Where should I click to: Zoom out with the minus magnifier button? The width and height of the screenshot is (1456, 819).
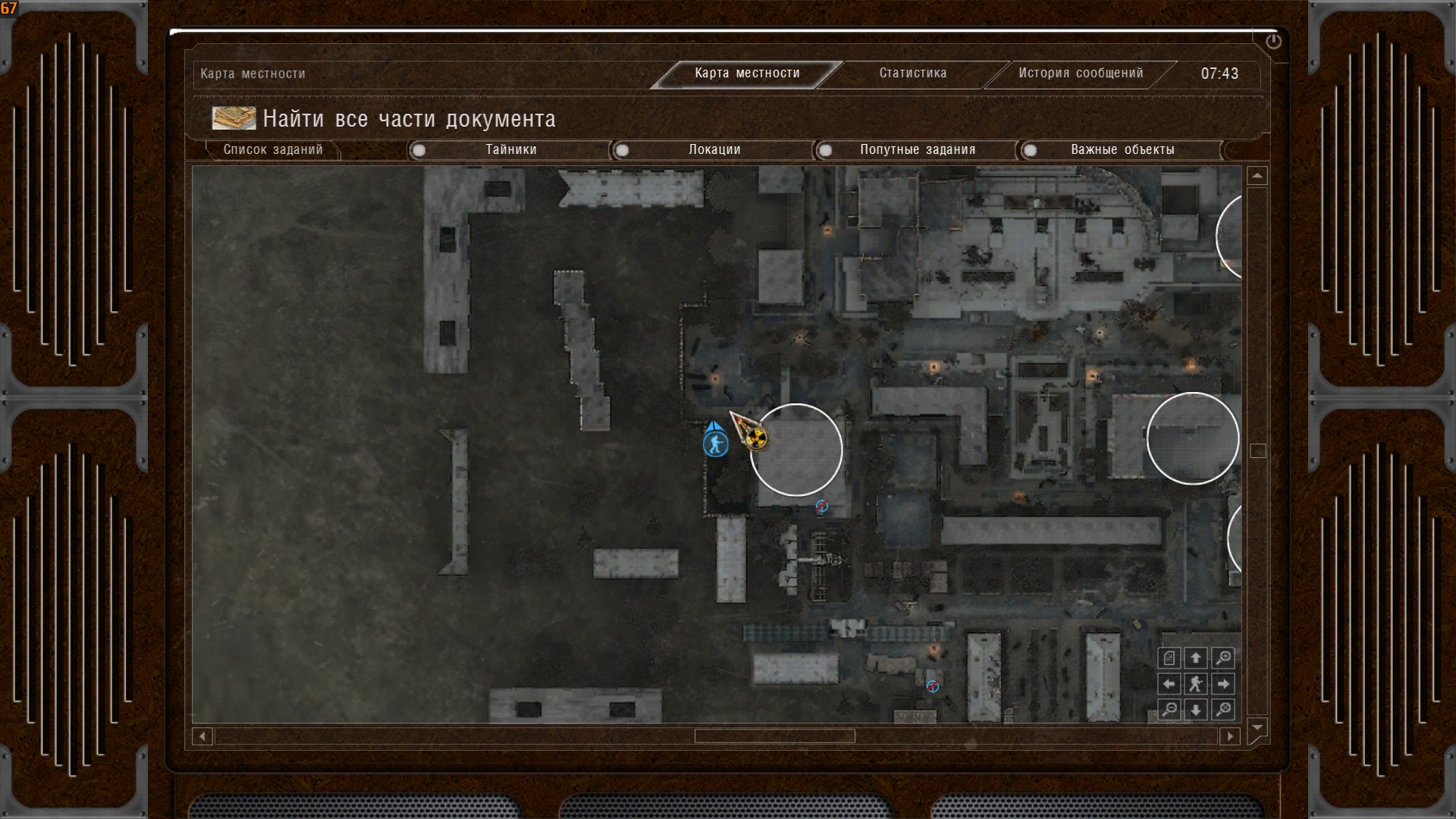click(1169, 710)
